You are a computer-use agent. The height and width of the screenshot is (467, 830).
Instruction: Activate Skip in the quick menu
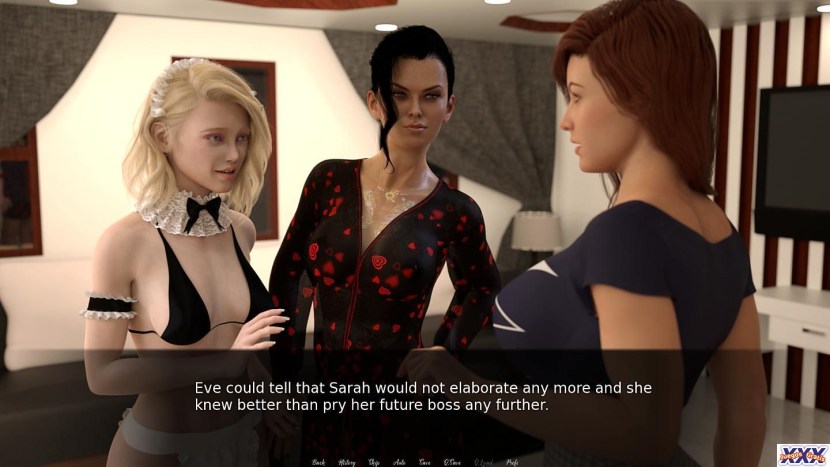click(374, 462)
